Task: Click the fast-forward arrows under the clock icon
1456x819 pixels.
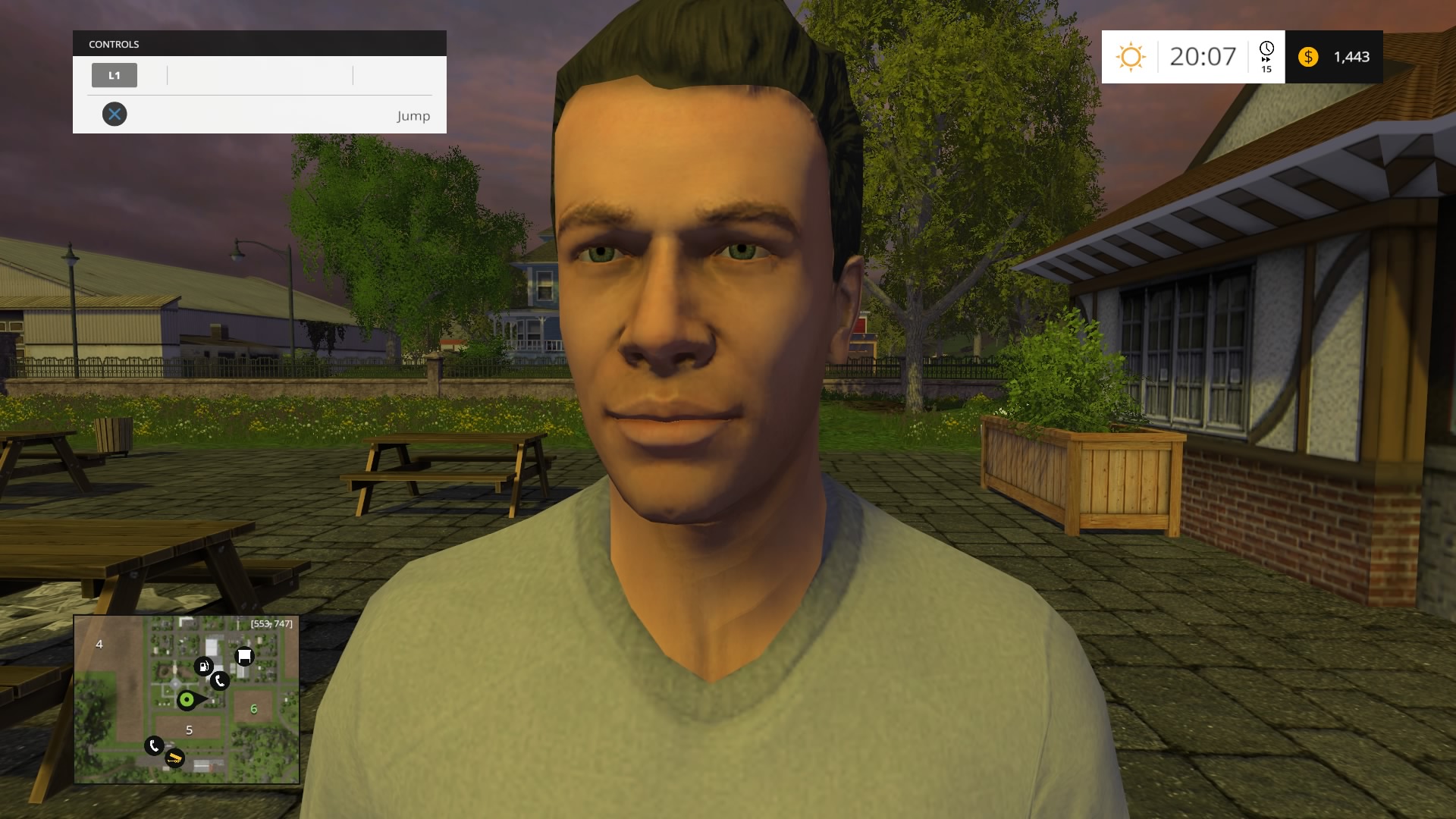Action: [1267, 59]
